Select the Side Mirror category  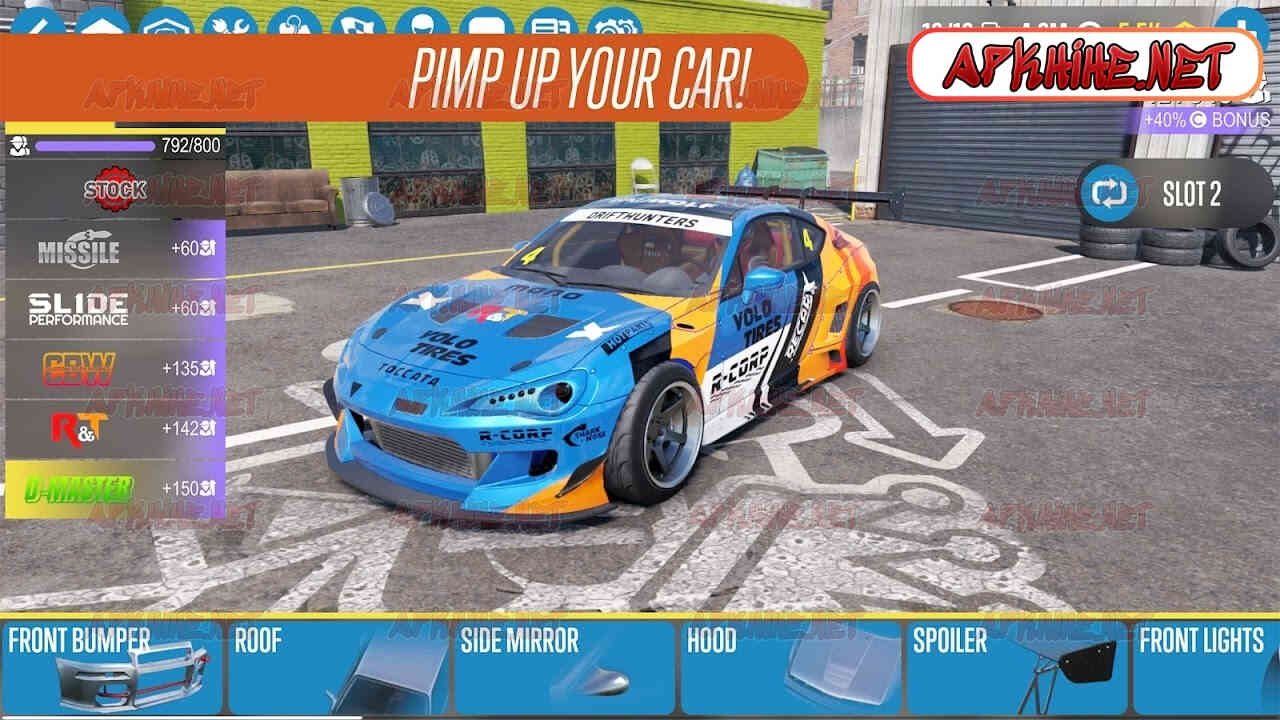(x=564, y=667)
